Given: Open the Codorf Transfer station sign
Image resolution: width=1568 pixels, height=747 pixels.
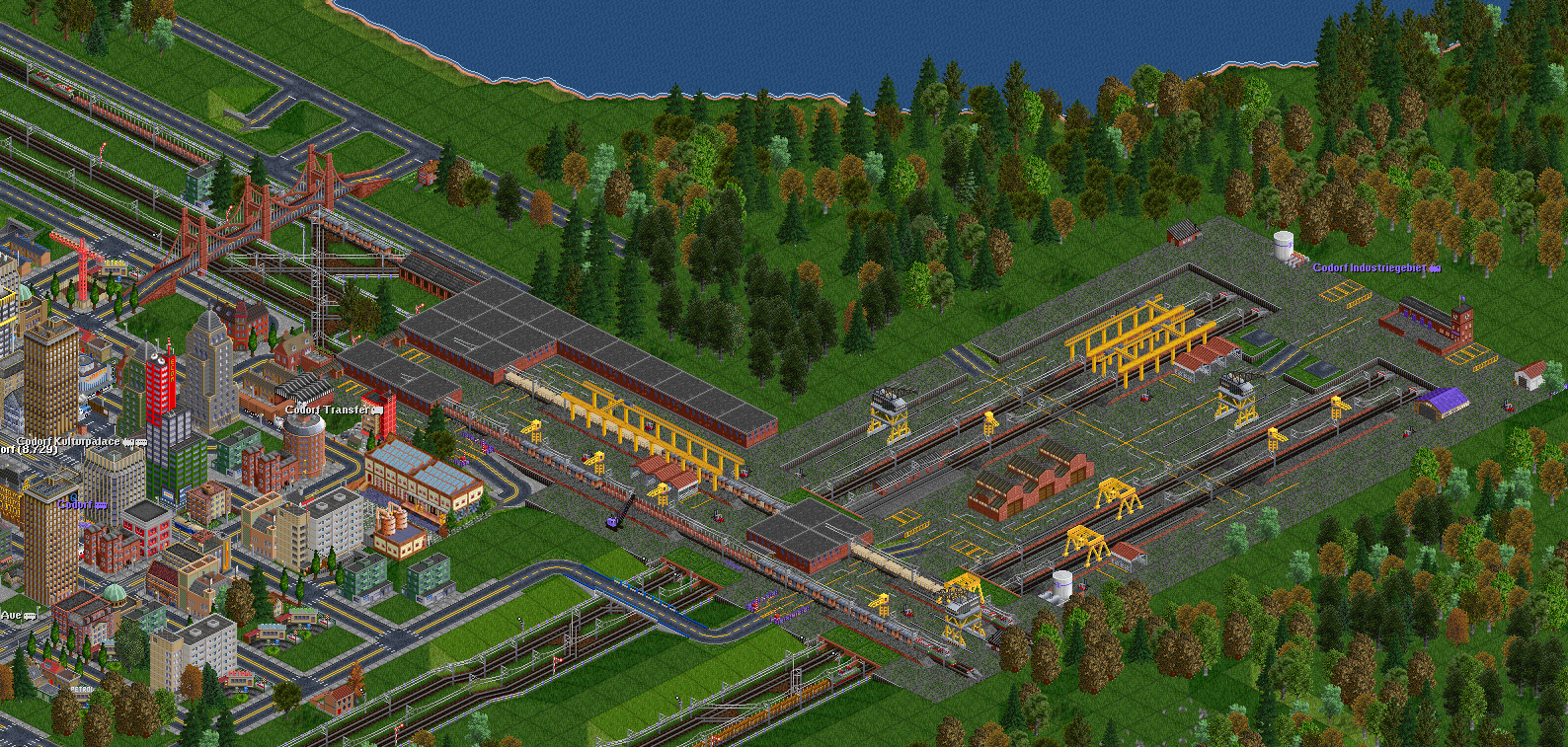Looking at the screenshot, I should tap(329, 410).
